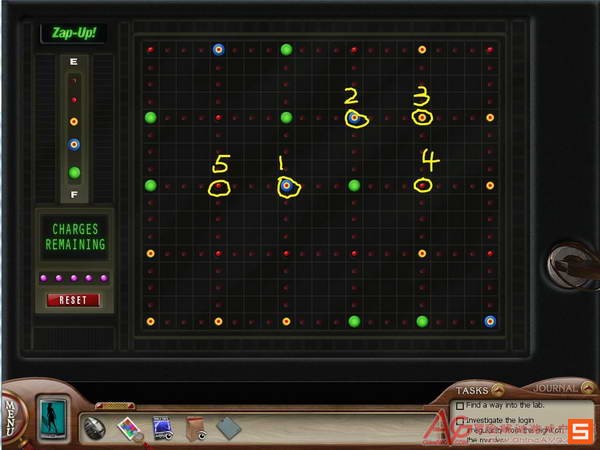Zap the red node circled number 5
Viewport: 600px width, 450px height.
(219, 186)
